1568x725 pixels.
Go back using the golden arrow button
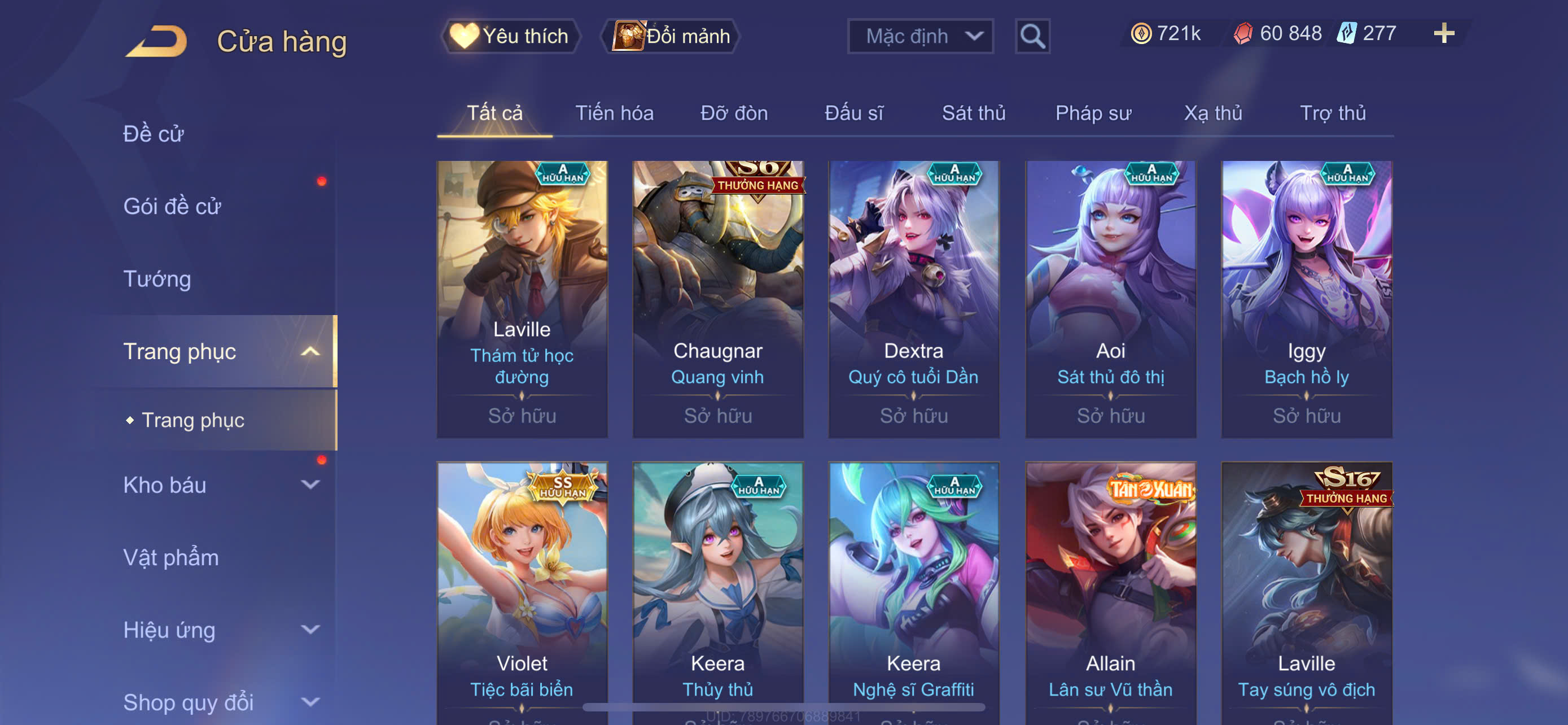(157, 41)
